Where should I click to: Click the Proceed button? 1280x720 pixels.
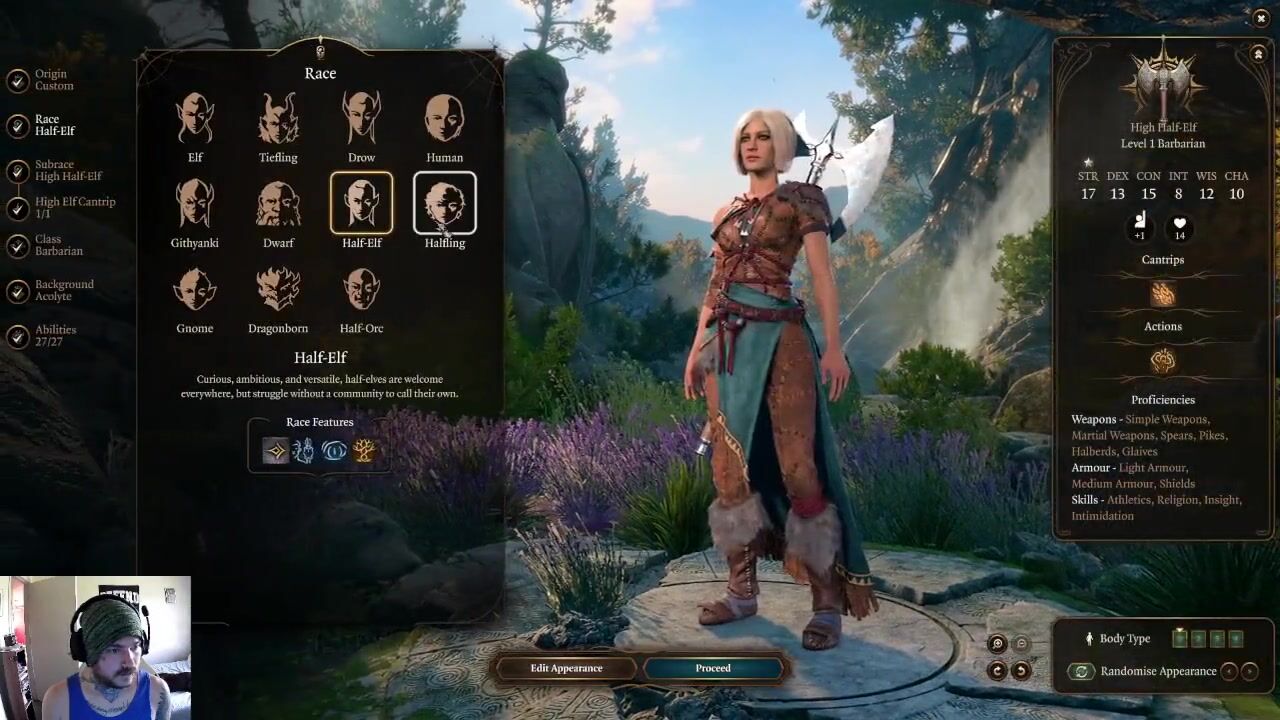(713, 668)
